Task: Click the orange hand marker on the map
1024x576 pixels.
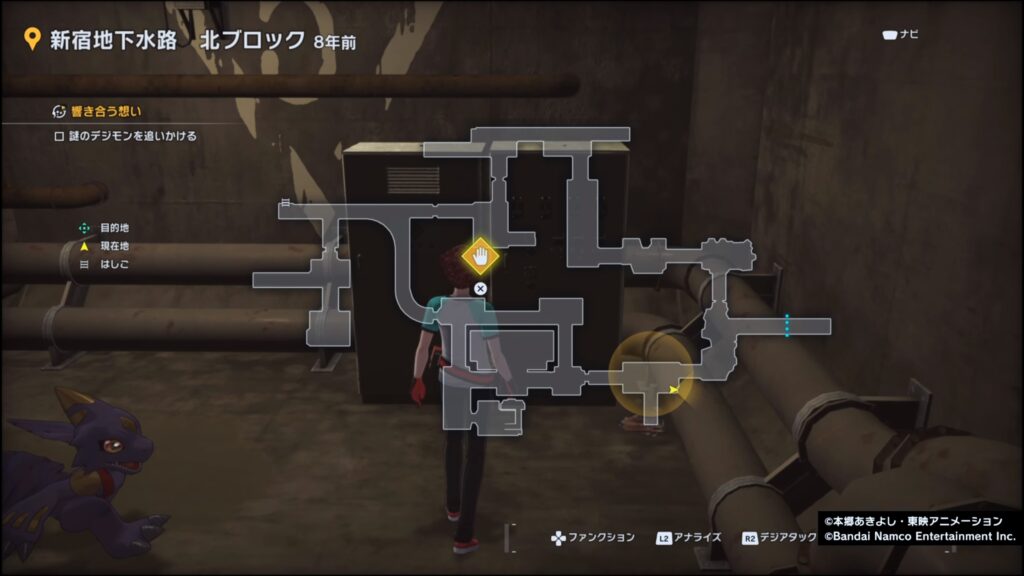Action: (x=480, y=257)
